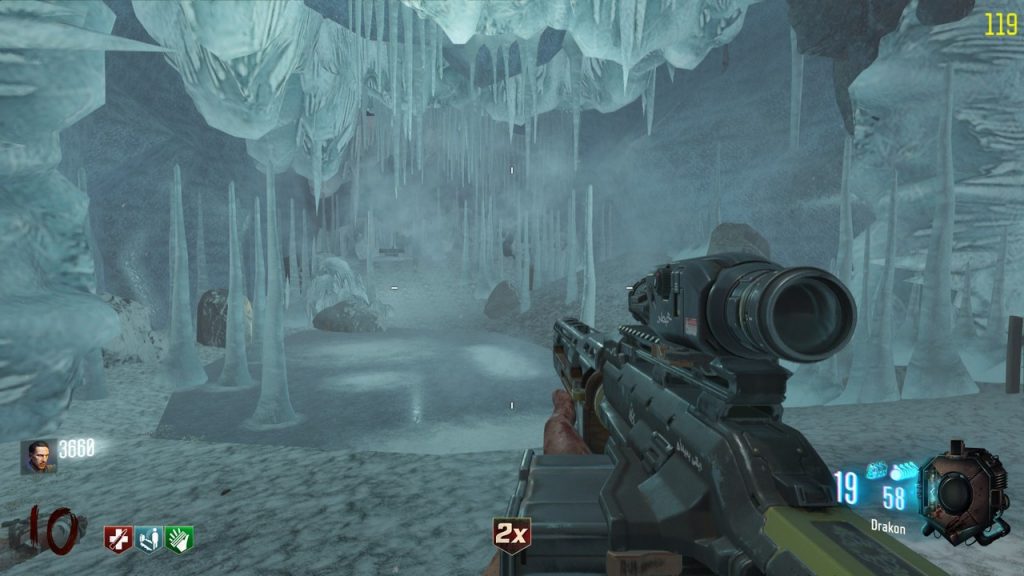Screen dimensions: 1024x576
Task: Choose the green hand perk icon
Action: (x=180, y=539)
